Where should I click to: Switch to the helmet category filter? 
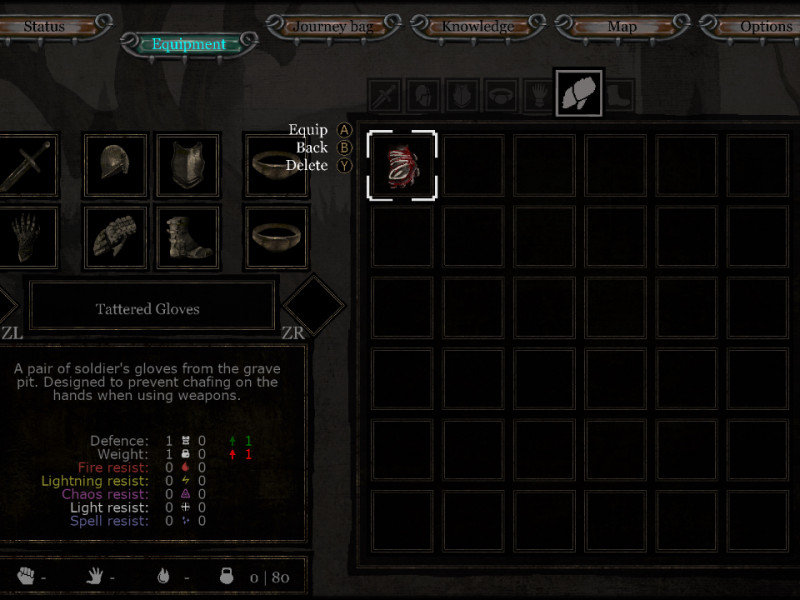pos(424,96)
